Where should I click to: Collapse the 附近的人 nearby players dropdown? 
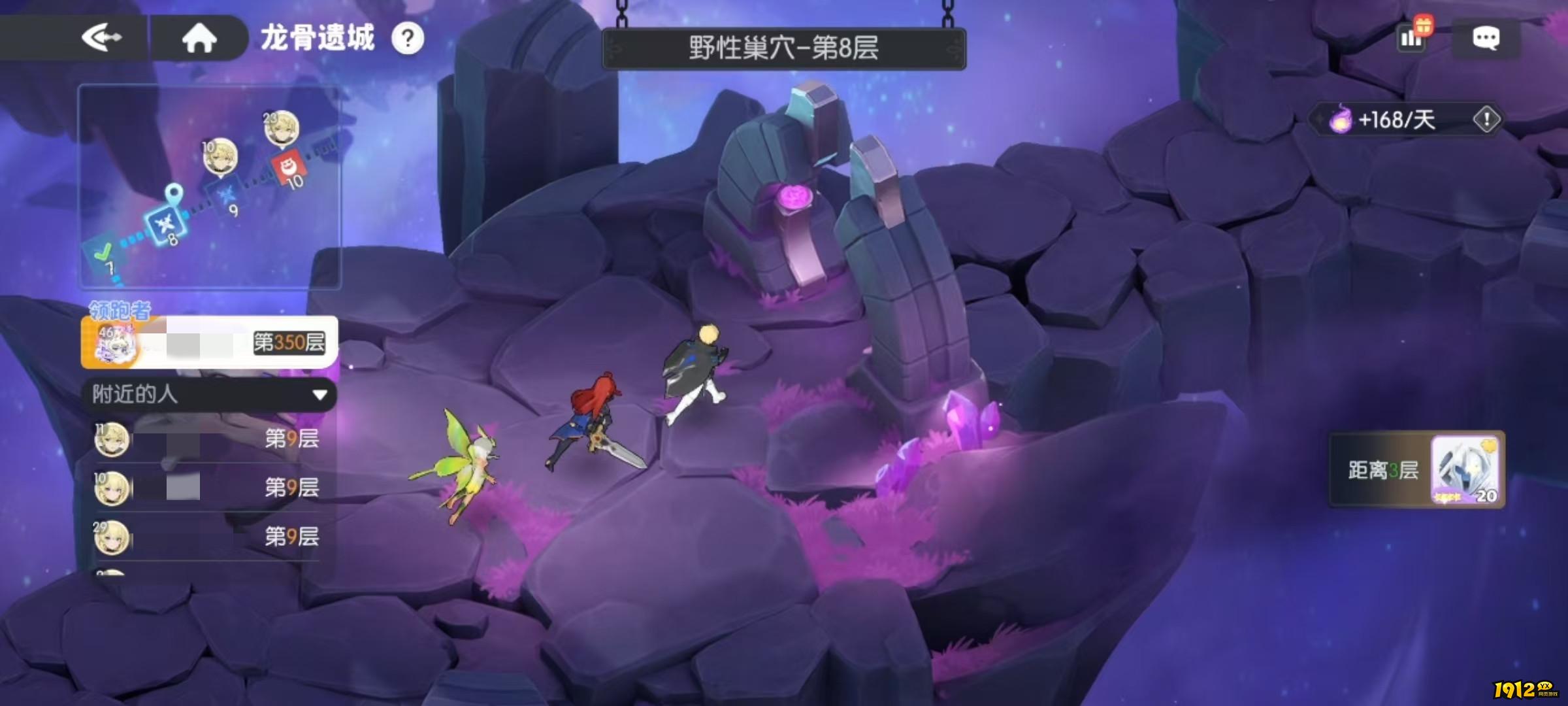(318, 395)
